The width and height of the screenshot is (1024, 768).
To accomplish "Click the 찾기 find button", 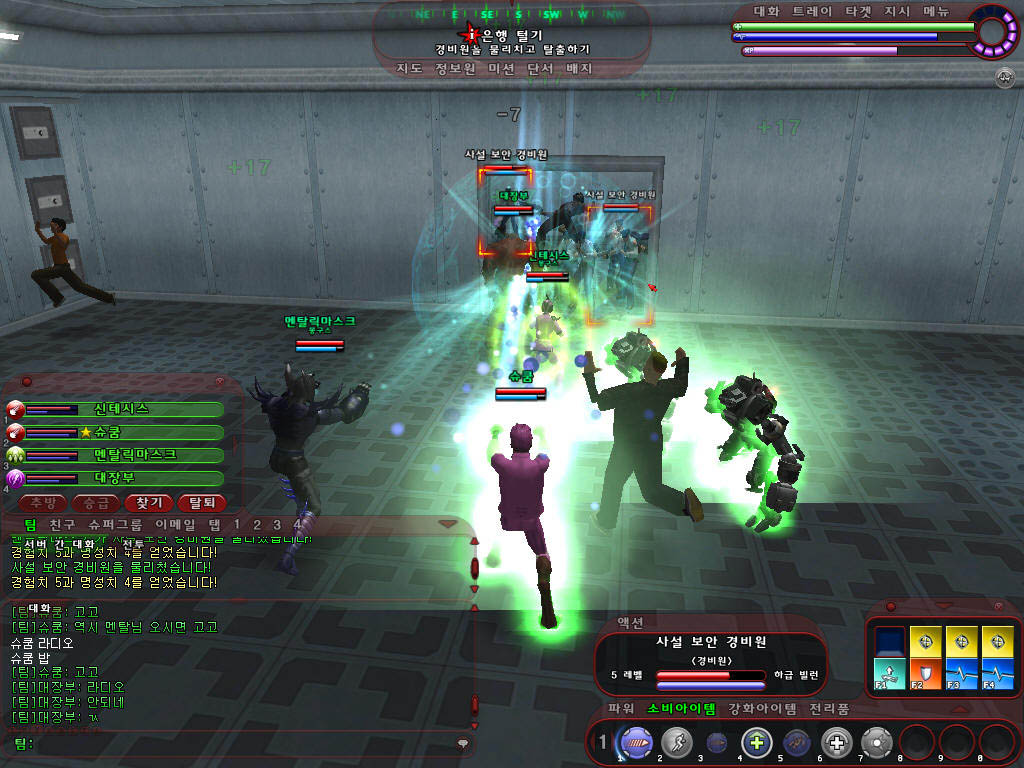I will (x=148, y=503).
